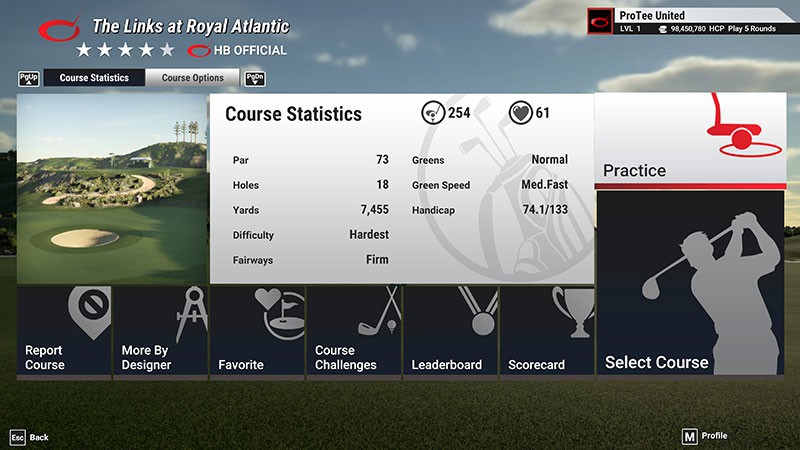Open the Scorecard tile

546,331
